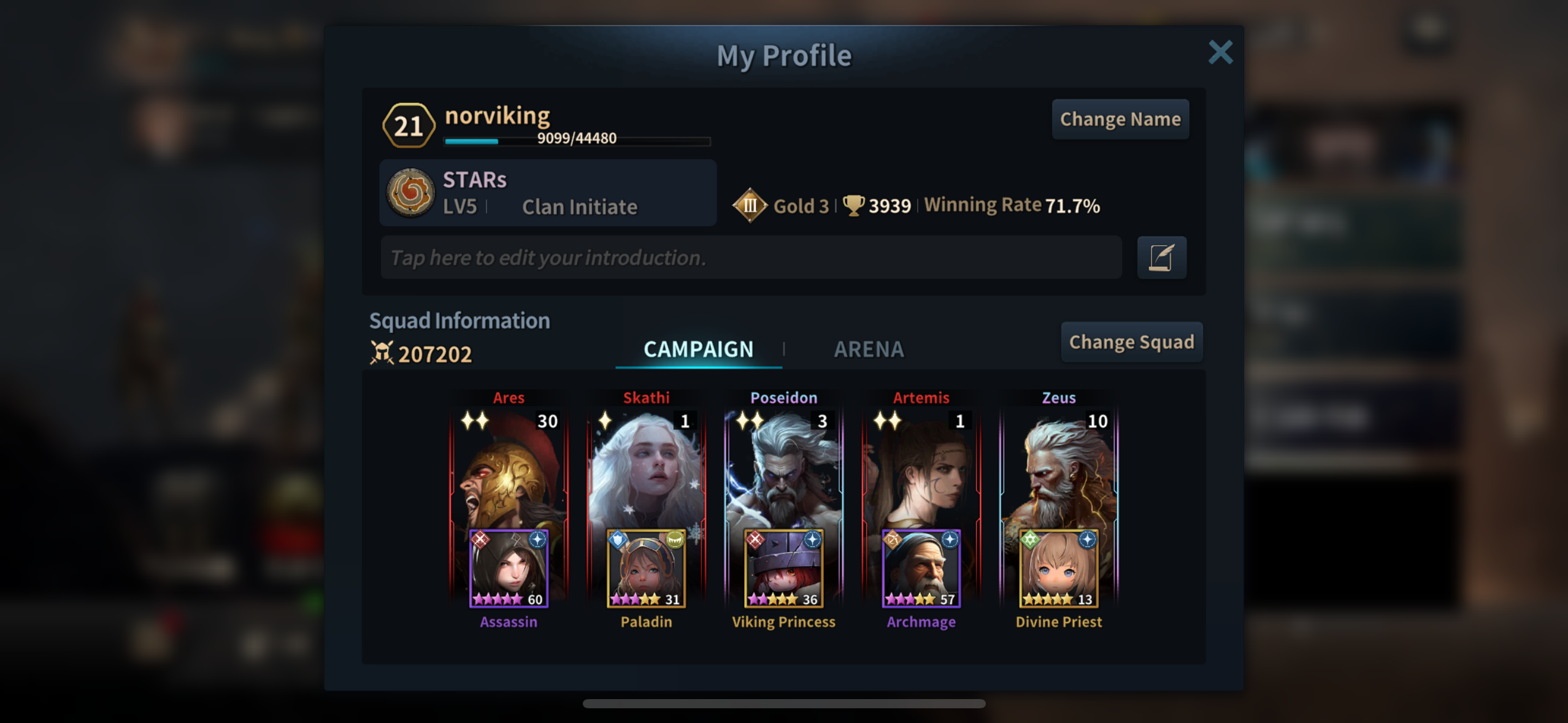Select the Ares god card
The height and width of the screenshot is (723, 1568).
pos(509,466)
